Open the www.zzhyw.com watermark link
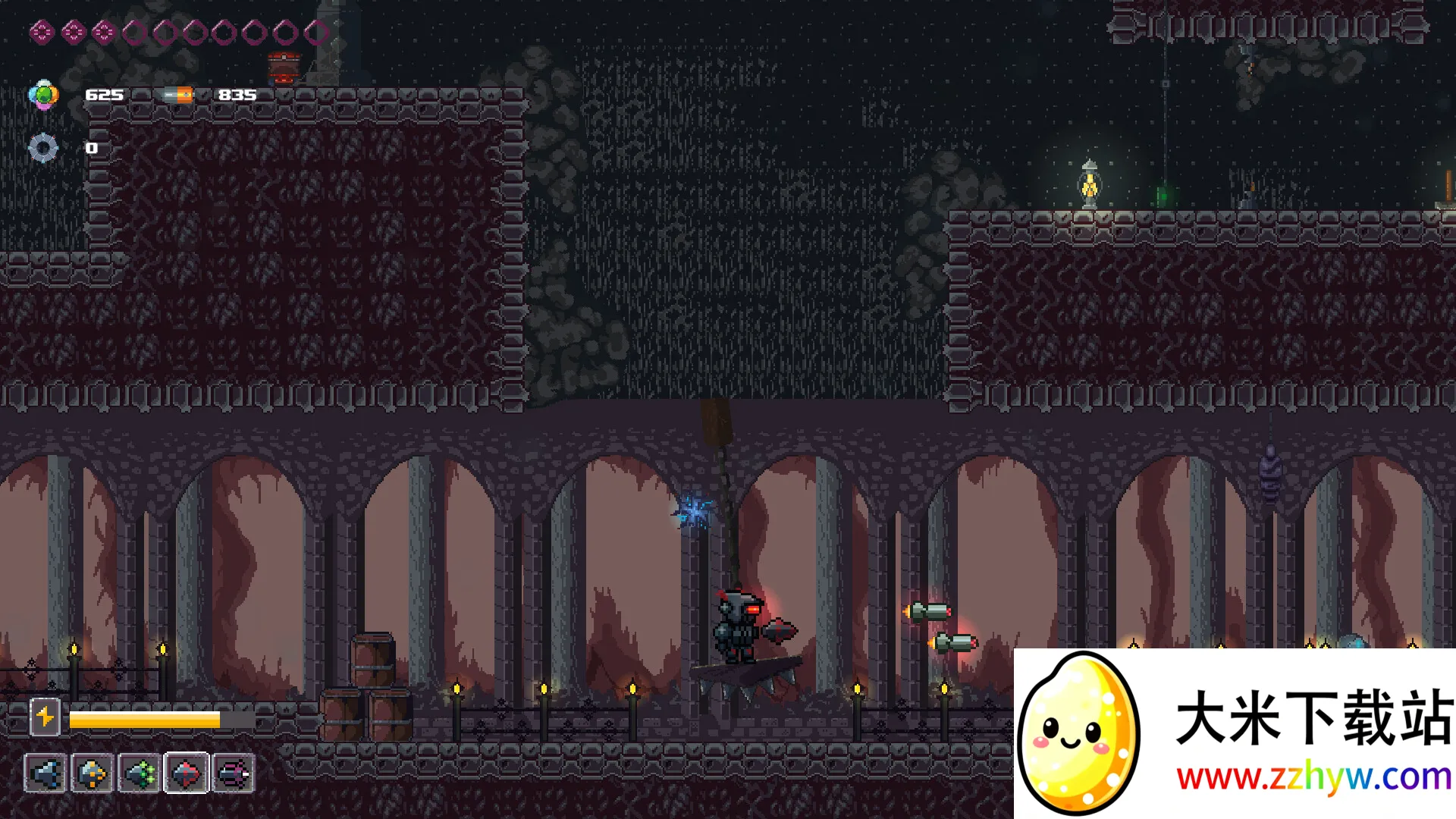The height and width of the screenshot is (819, 1456). pos(1313,777)
